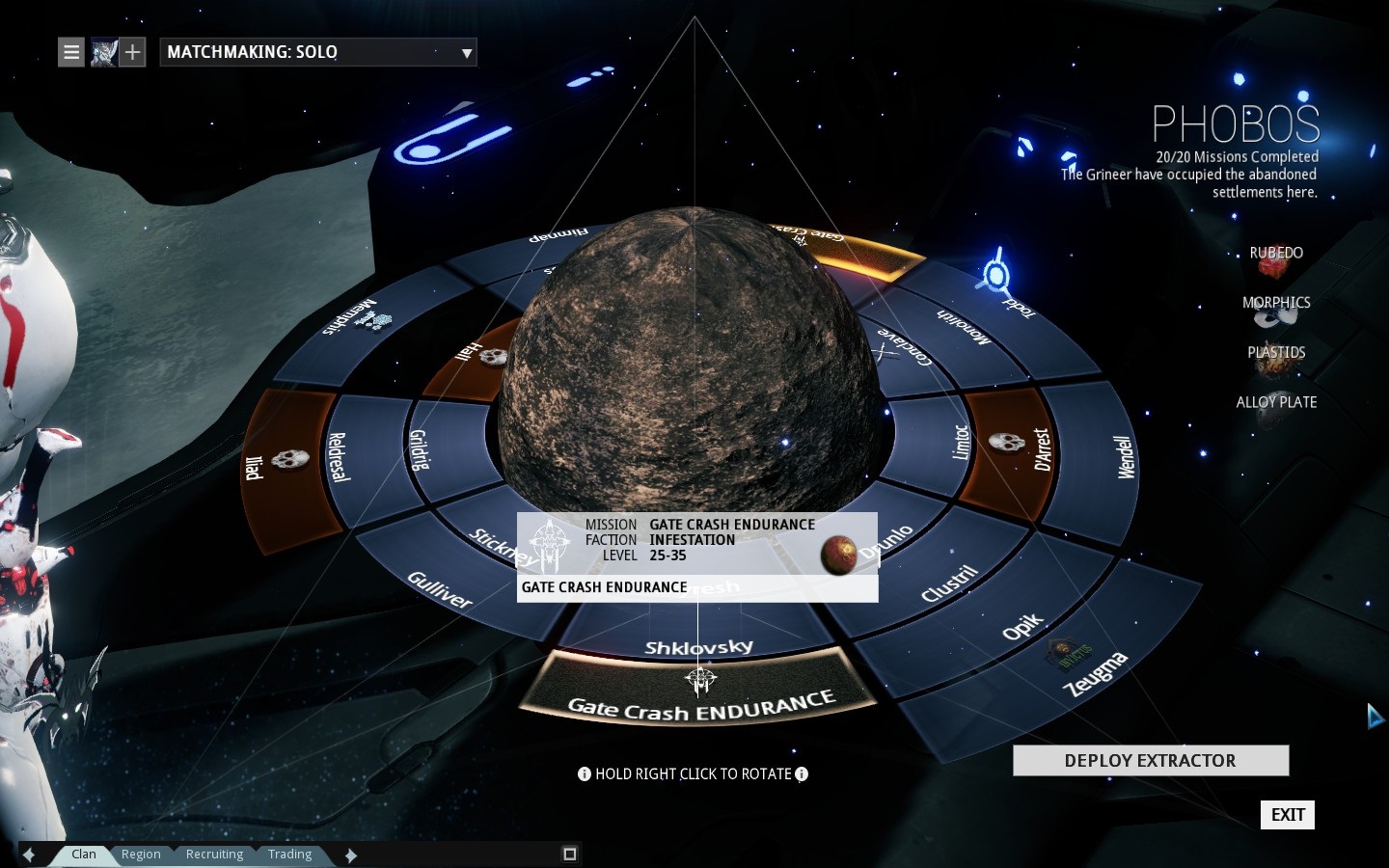Pick the Zeugma mission node
This screenshot has width=1389, height=868.
pyautogui.click(x=1095, y=673)
